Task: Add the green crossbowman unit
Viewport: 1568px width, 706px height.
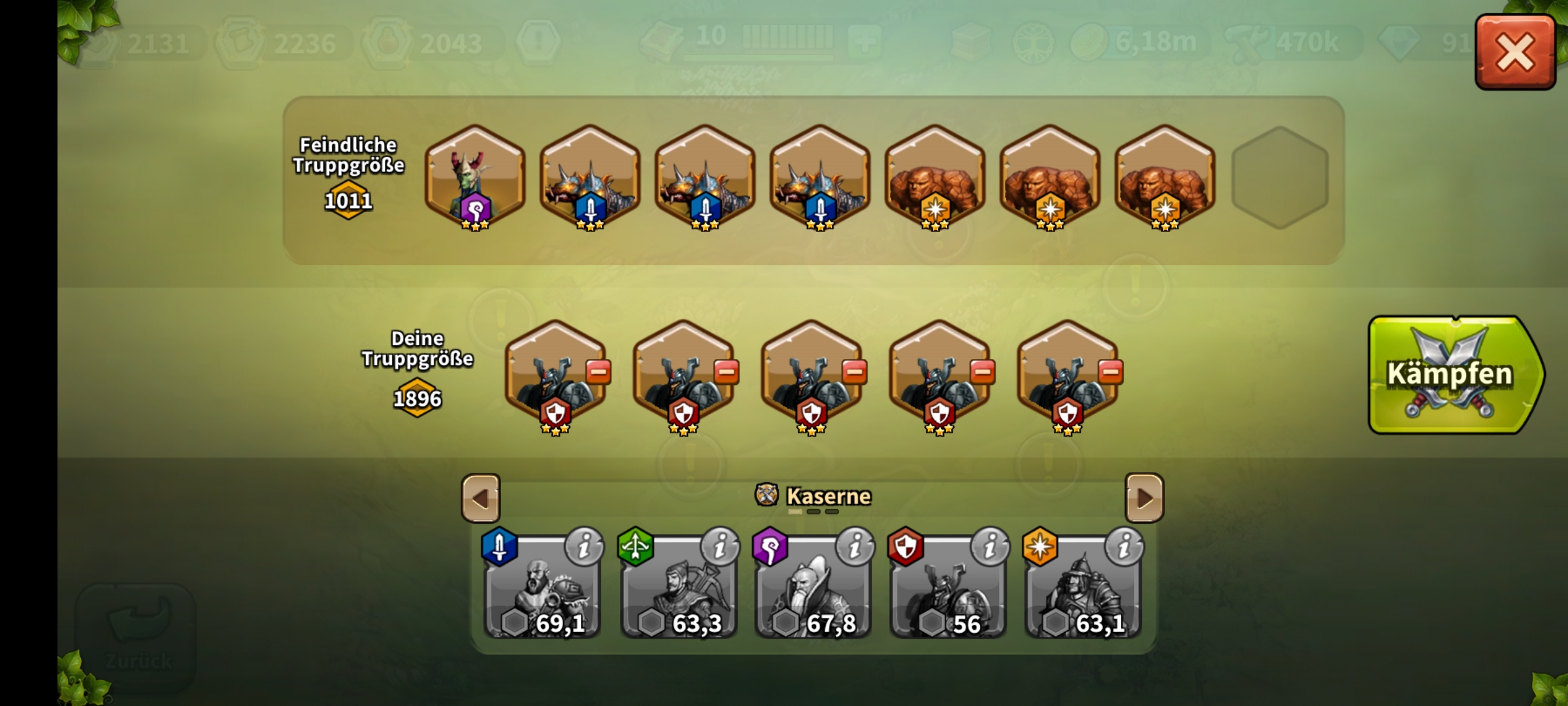Action: pyautogui.click(x=678, y=592)
